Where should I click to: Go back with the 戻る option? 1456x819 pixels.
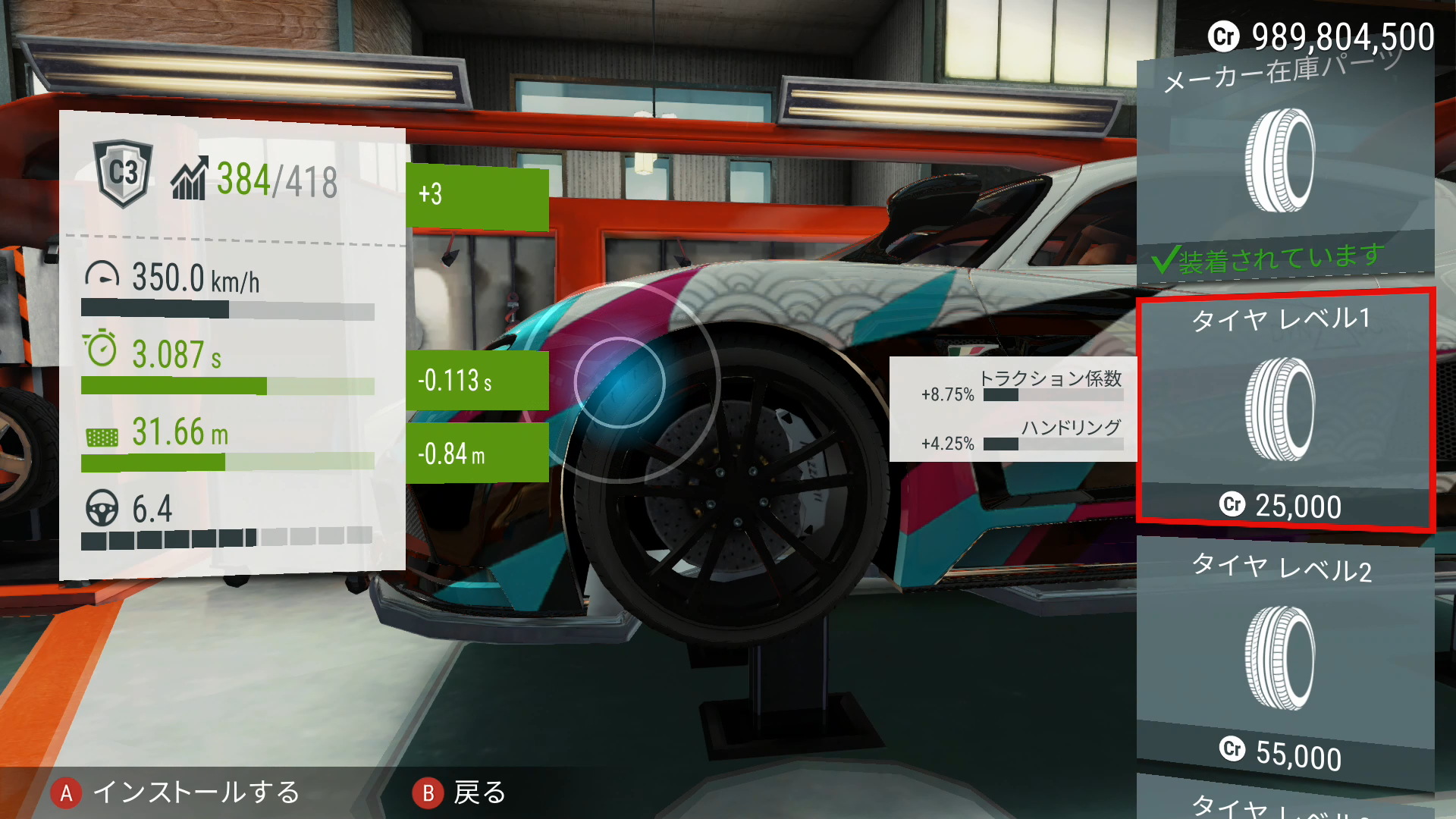pos(460,793)
